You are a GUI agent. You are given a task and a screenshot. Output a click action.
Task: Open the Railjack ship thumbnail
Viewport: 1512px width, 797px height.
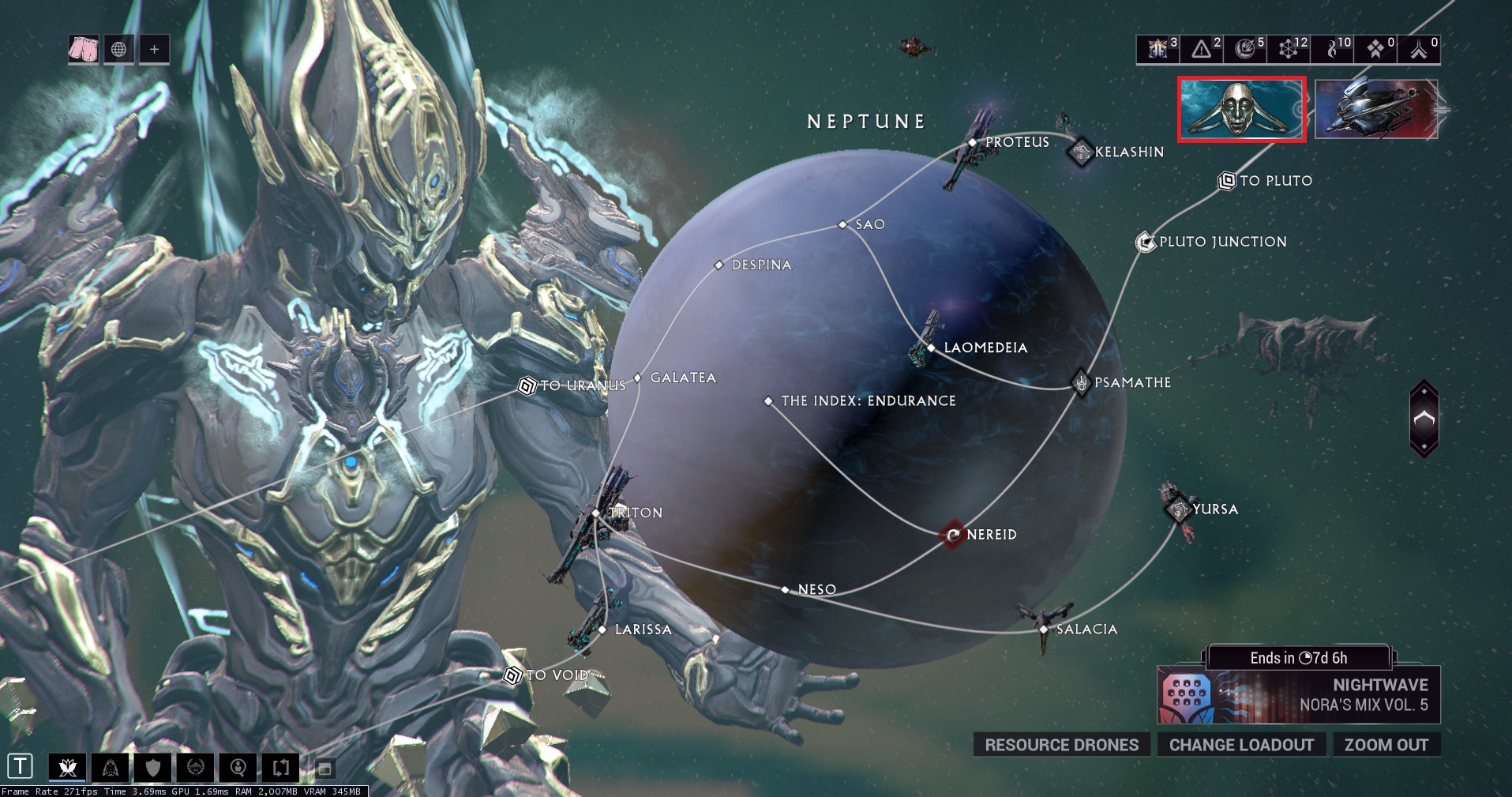(1376, 109)
